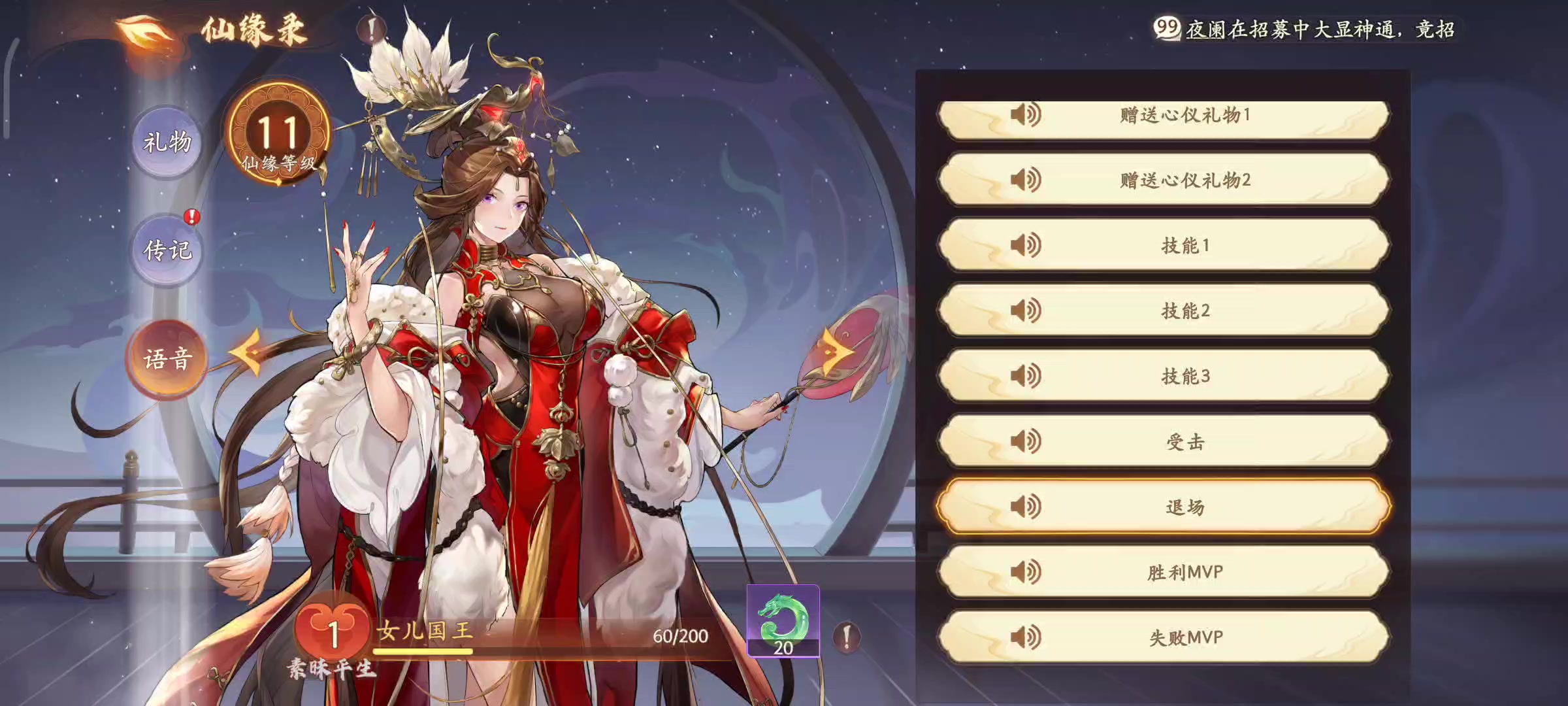Open info icon beside the jade item
This screenshot has height=706, width=1568.
(847, 636)
